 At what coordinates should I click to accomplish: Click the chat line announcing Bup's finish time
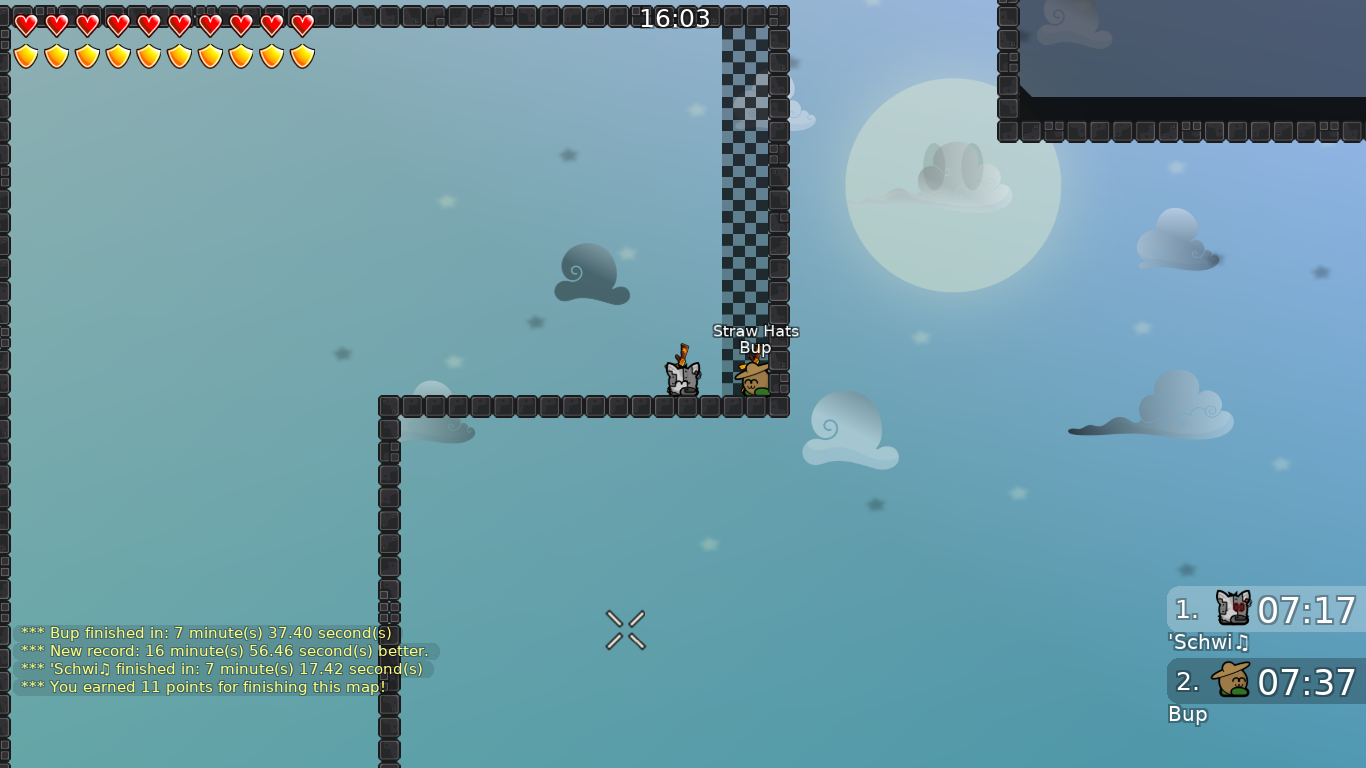(x=205, y=633)
